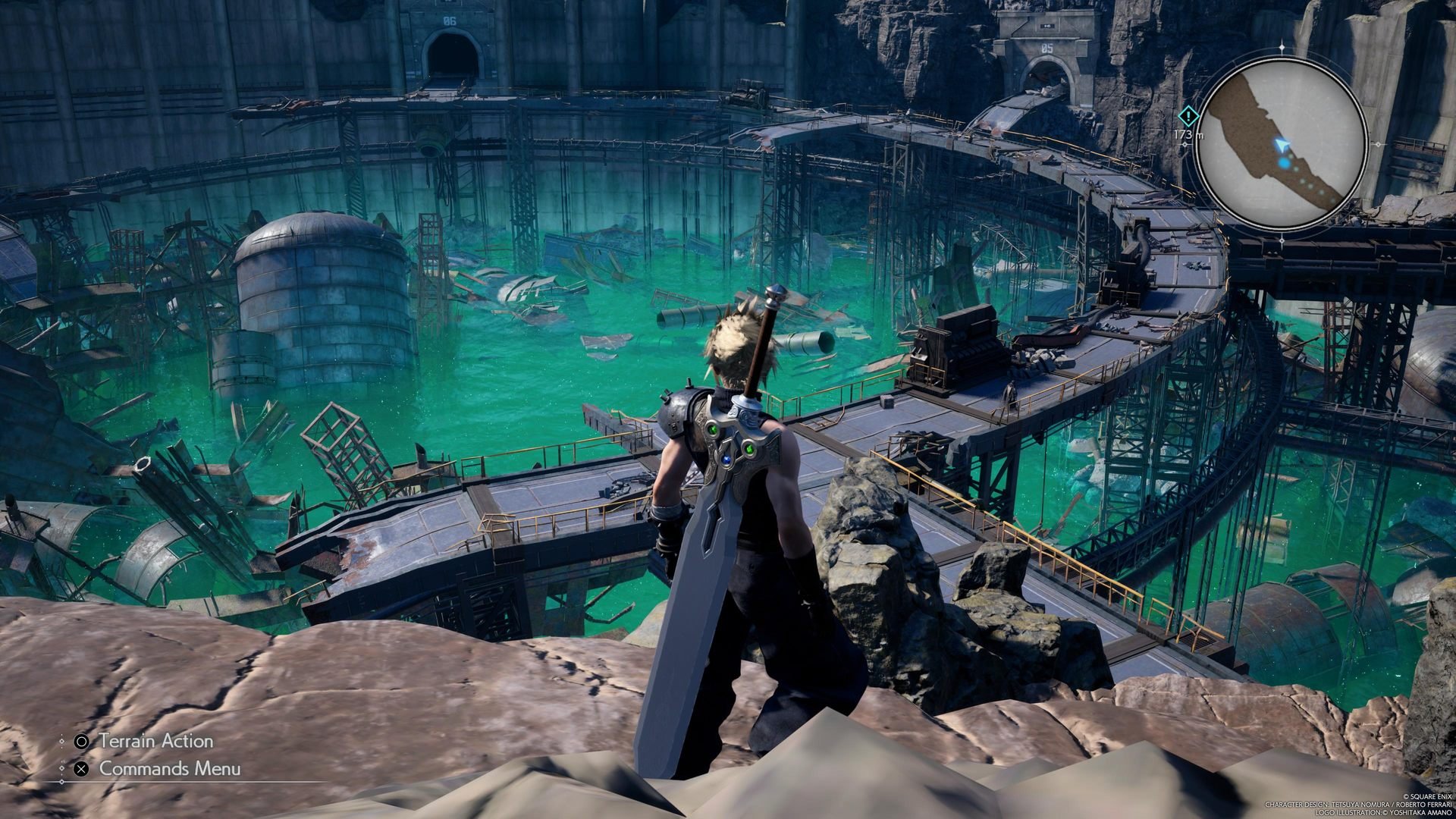The width and height of the screenshot is (1456, 819).
Task: Click the teal exclamation objective marker
Action: point(1188,115)
